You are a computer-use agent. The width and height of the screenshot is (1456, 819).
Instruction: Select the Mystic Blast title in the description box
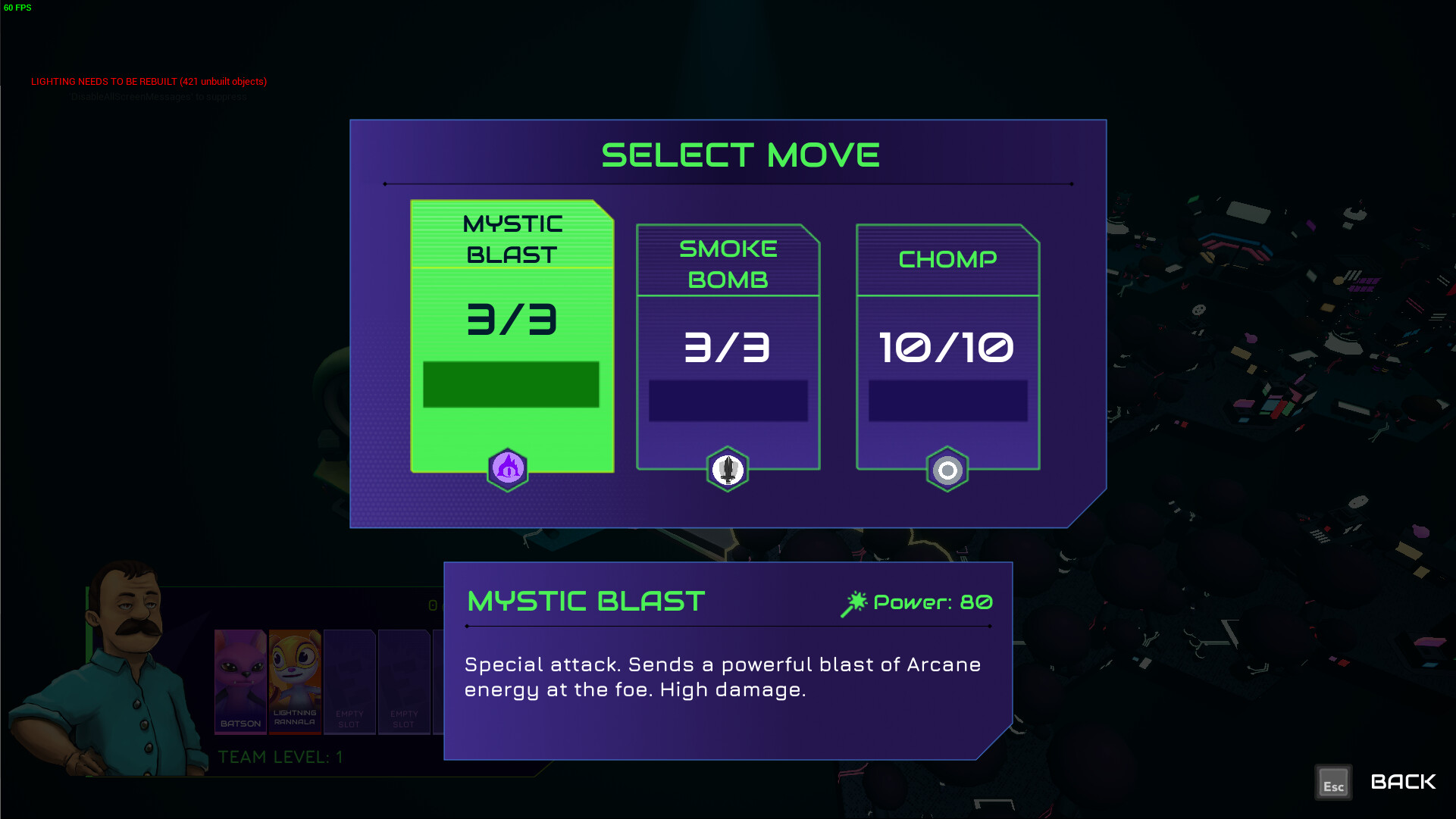(x=584, y=601)
